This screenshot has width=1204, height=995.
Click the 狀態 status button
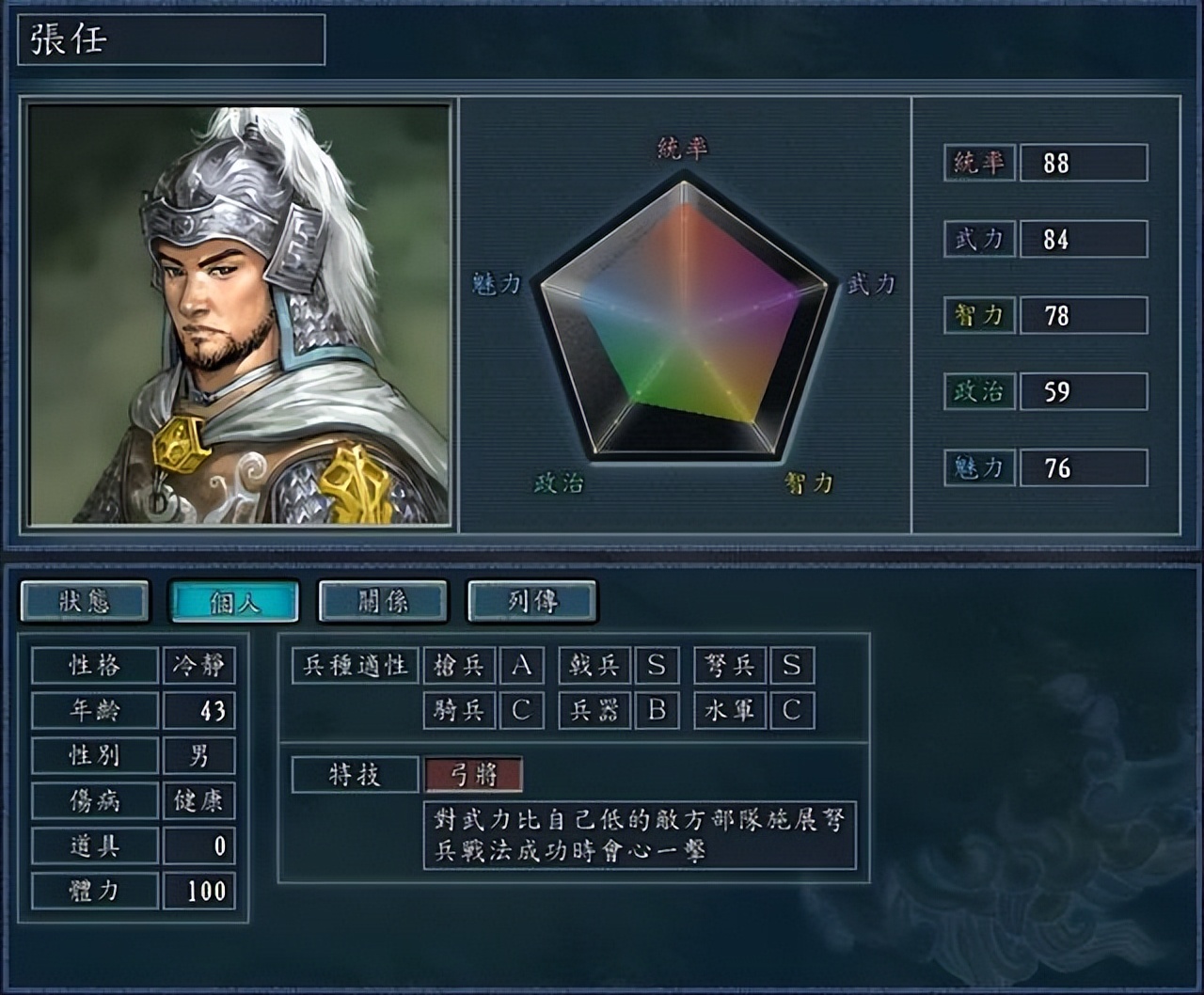click(87, 602)
